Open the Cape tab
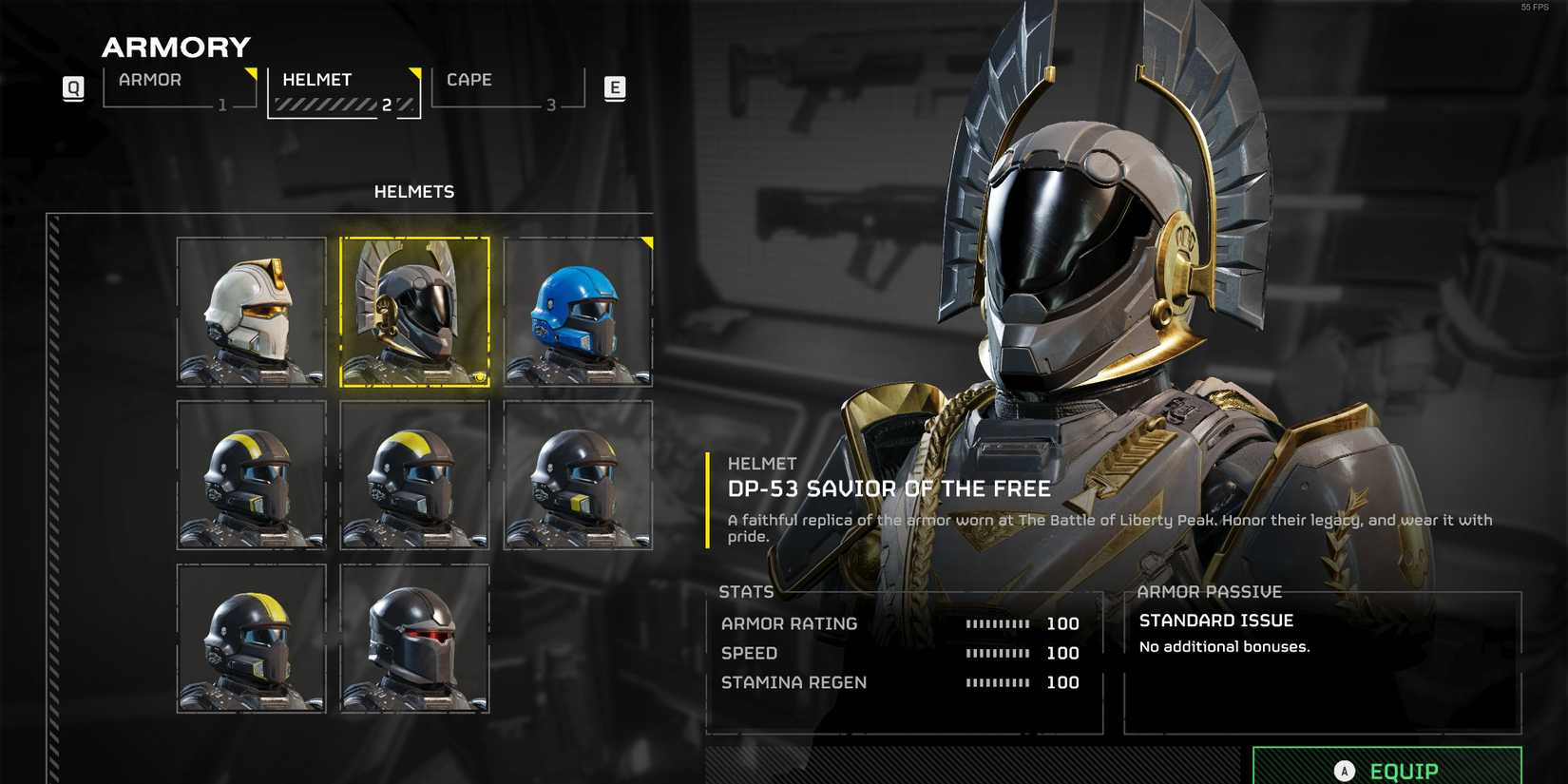The image size is (1568, 784). [507, 88]
